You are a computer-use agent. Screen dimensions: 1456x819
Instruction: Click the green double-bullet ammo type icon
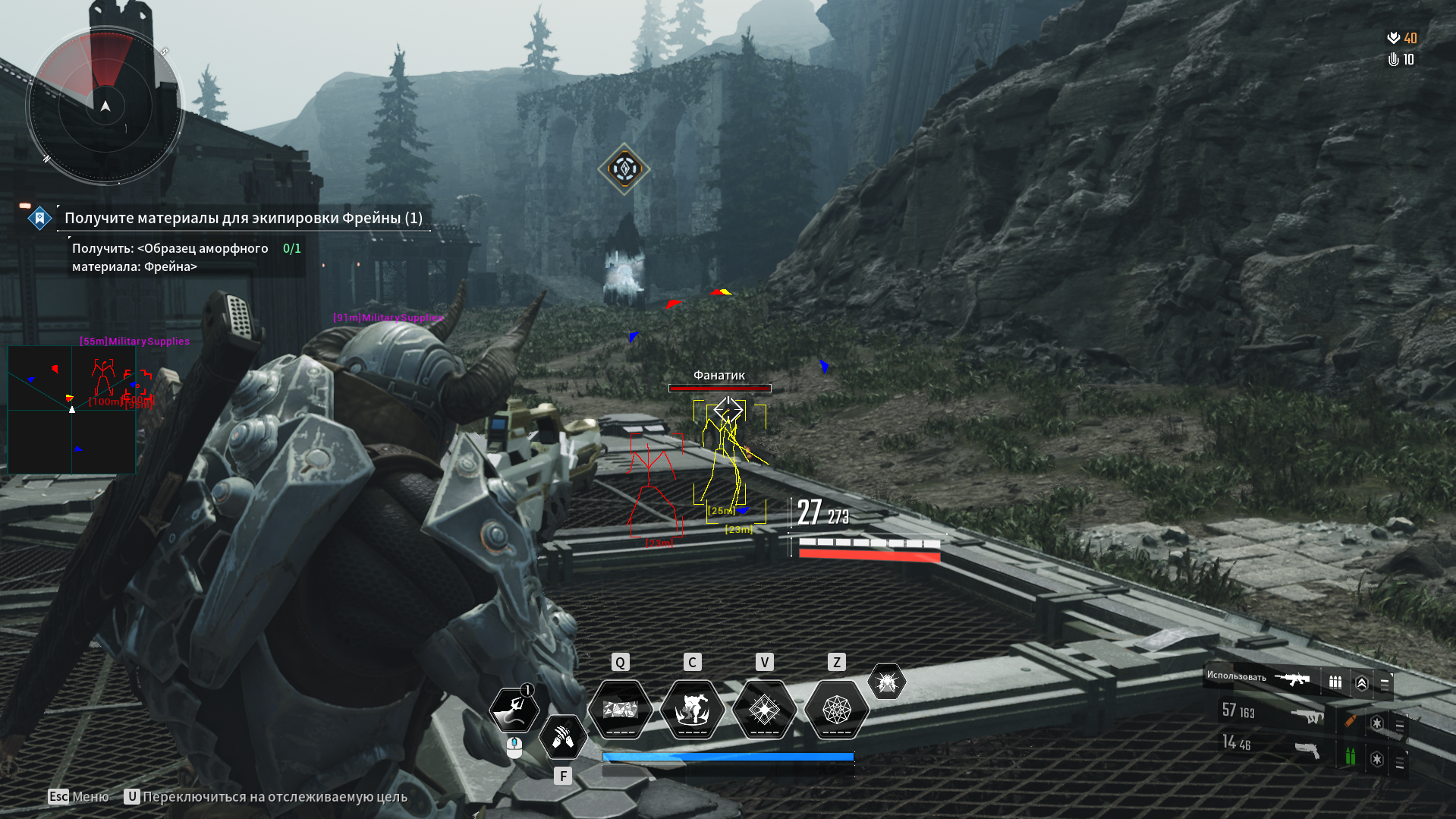point(1350,756)
